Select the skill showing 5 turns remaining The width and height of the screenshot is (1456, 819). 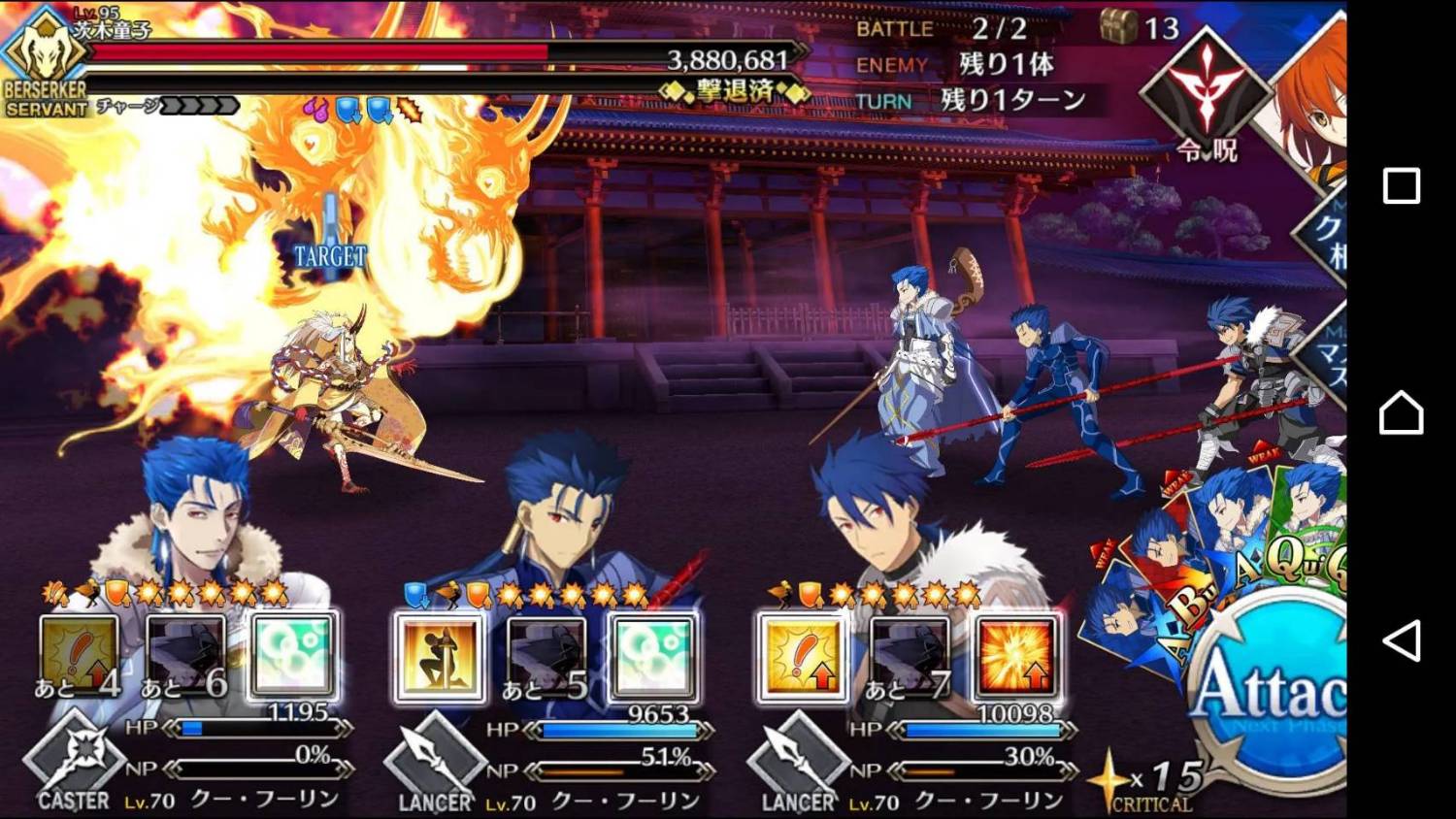[x=546, y=657]
